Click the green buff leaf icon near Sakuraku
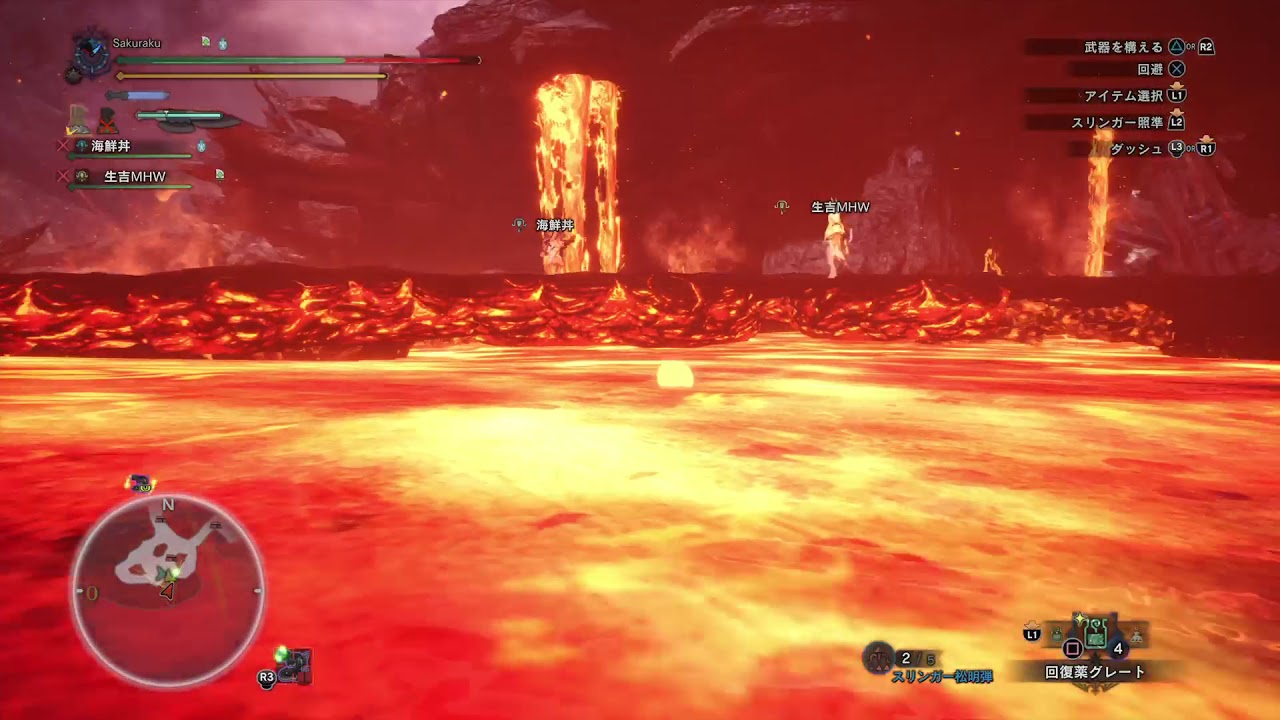Viewport: 1280px width, 720px height. click(206, 41)
